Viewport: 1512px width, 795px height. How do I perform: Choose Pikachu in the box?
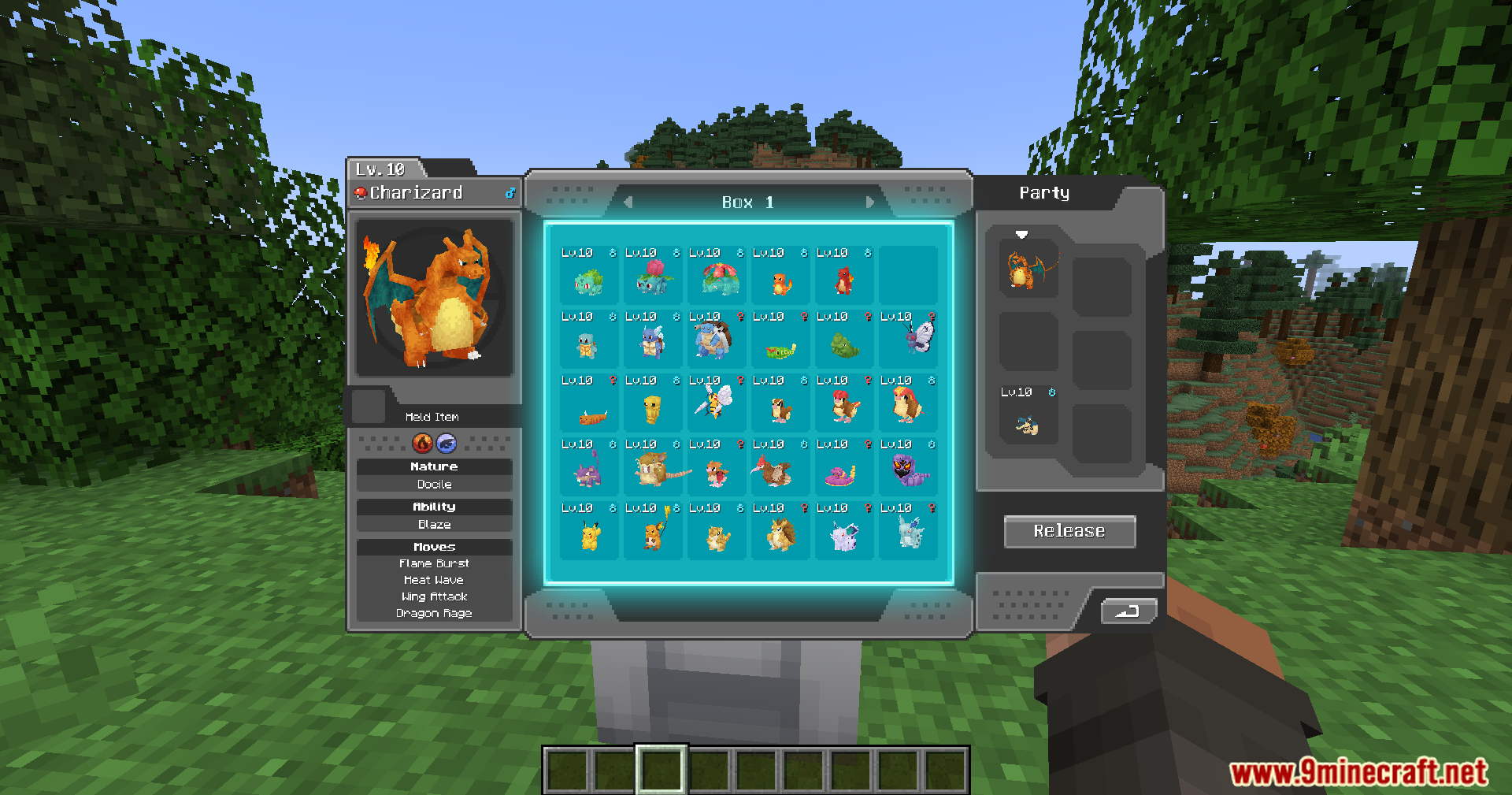pos(589,535)
